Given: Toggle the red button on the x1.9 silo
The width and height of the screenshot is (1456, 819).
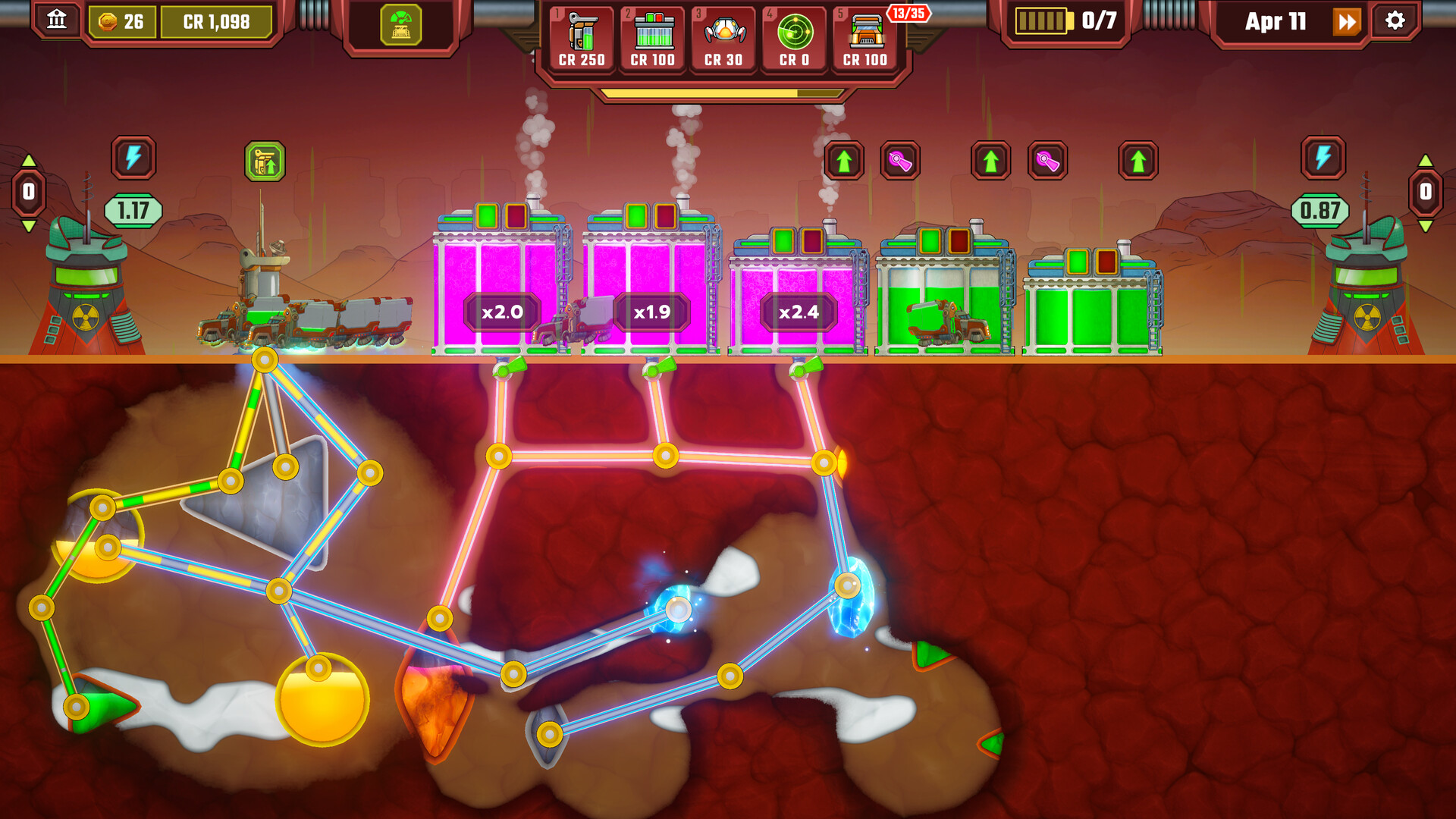Looking at the screenshot, I should pos(665,216).
